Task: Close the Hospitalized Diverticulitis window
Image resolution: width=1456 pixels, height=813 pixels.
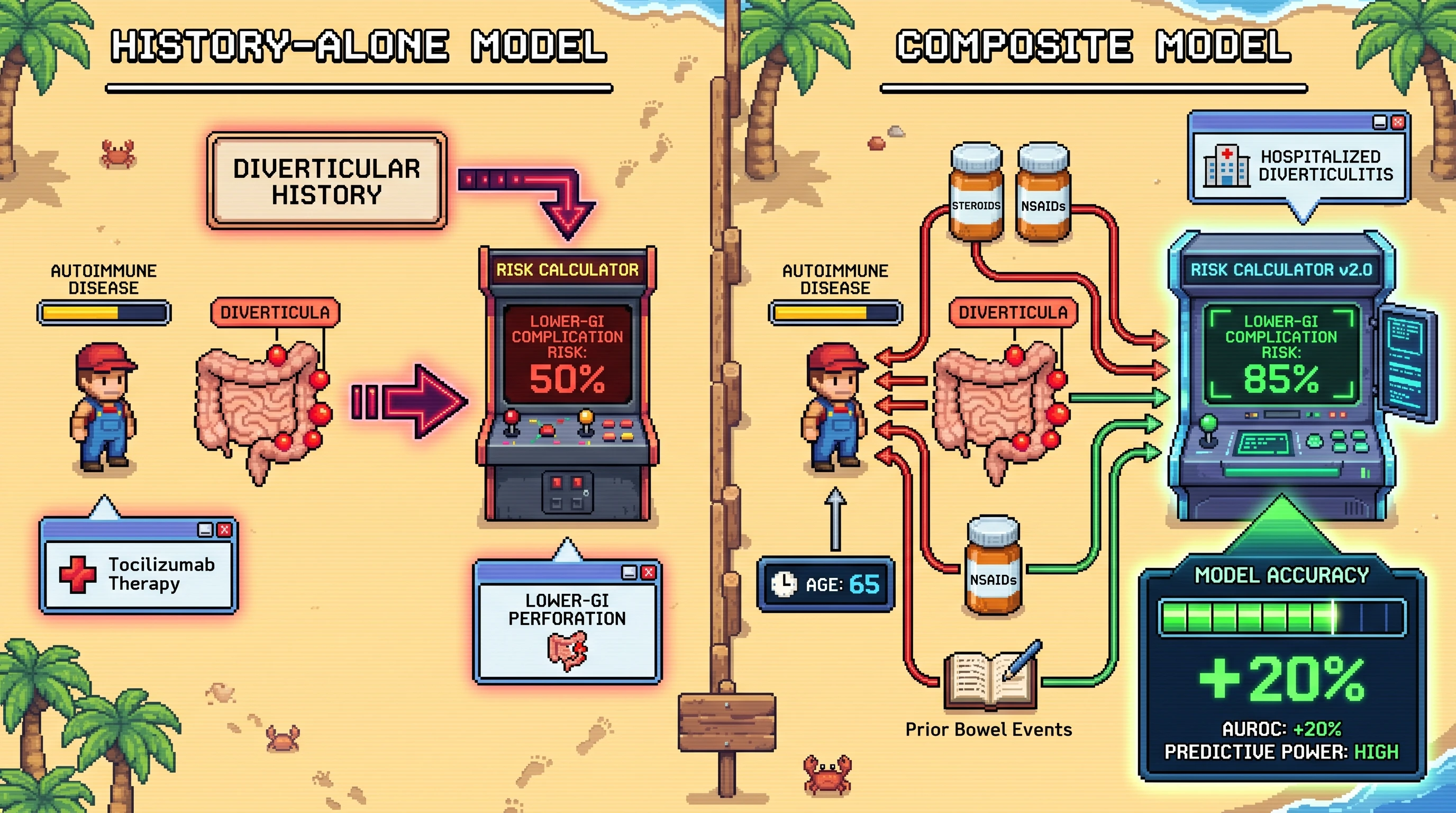Action: pyautogui.click(x=1398, y=122)
